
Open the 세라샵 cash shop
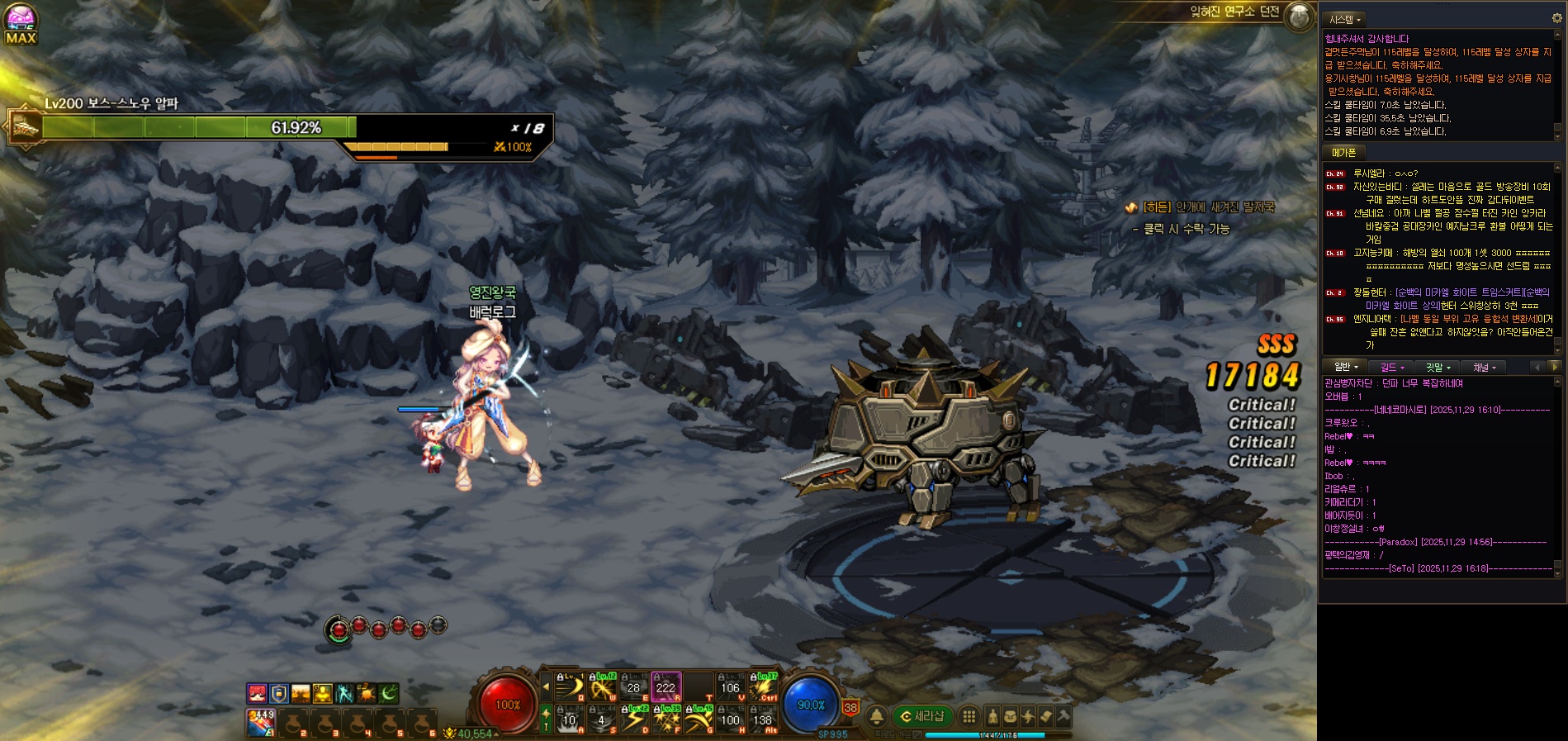(922, 716)
